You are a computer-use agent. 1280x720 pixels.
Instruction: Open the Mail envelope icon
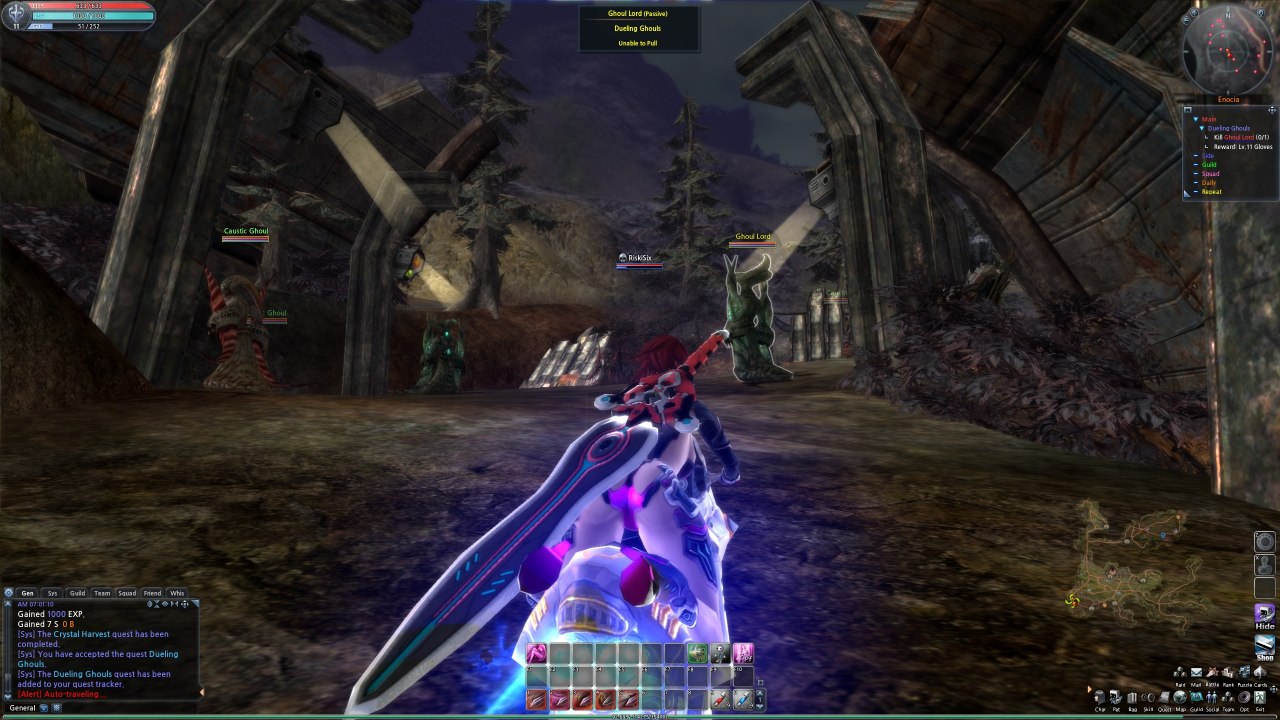pyautogui.click(x=1196, y=673)
